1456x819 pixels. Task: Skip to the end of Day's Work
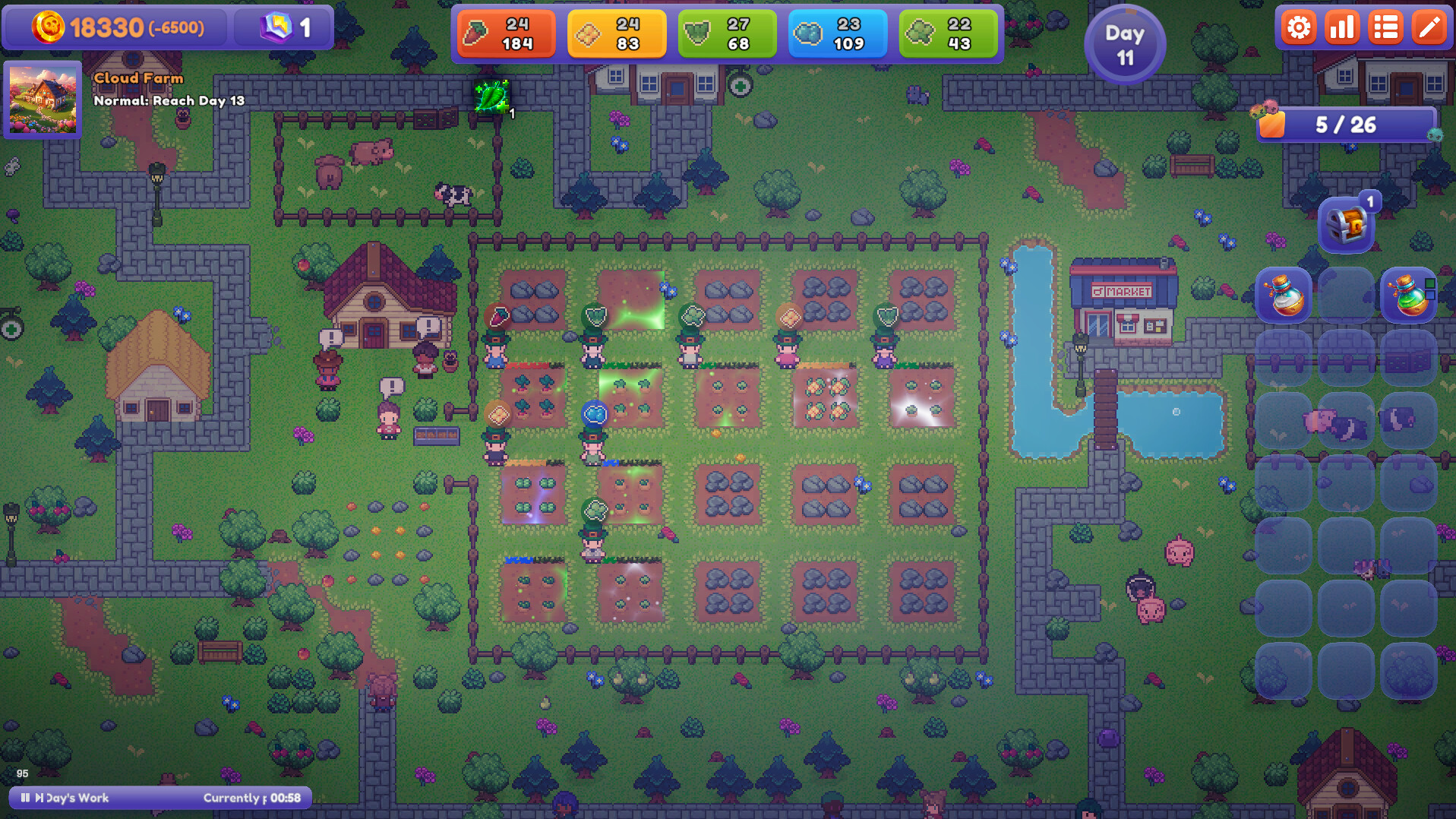(38, 798)
